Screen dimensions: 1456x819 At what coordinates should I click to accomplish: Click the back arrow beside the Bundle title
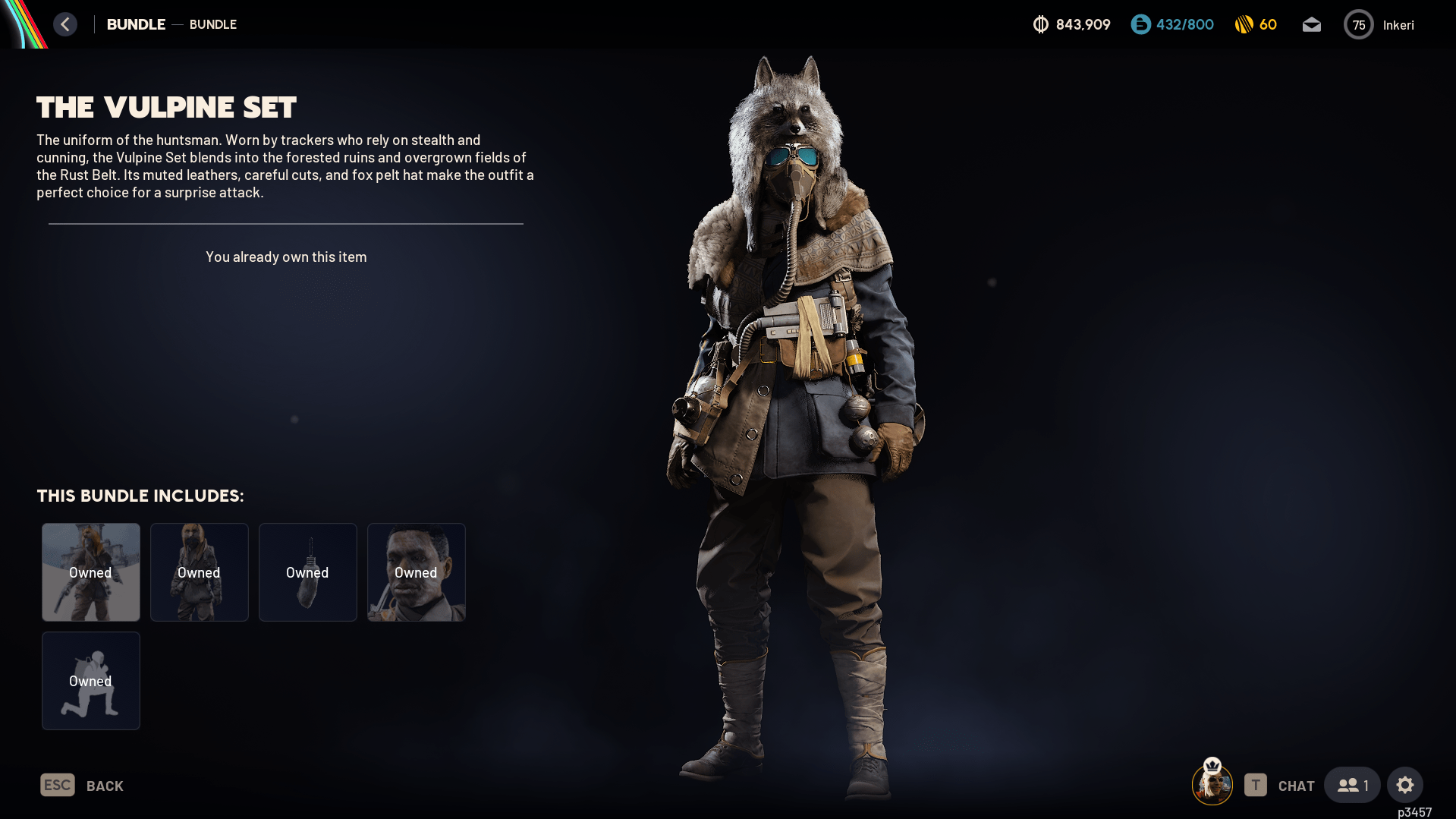pyautogui.click(x=65, y=24)
